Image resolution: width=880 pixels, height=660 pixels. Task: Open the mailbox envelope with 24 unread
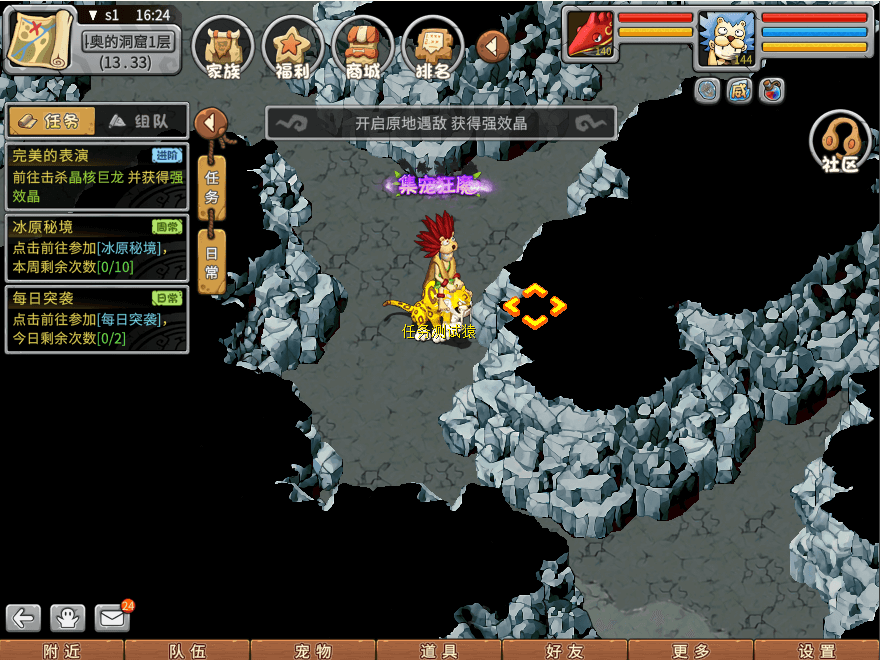point(112,617)
